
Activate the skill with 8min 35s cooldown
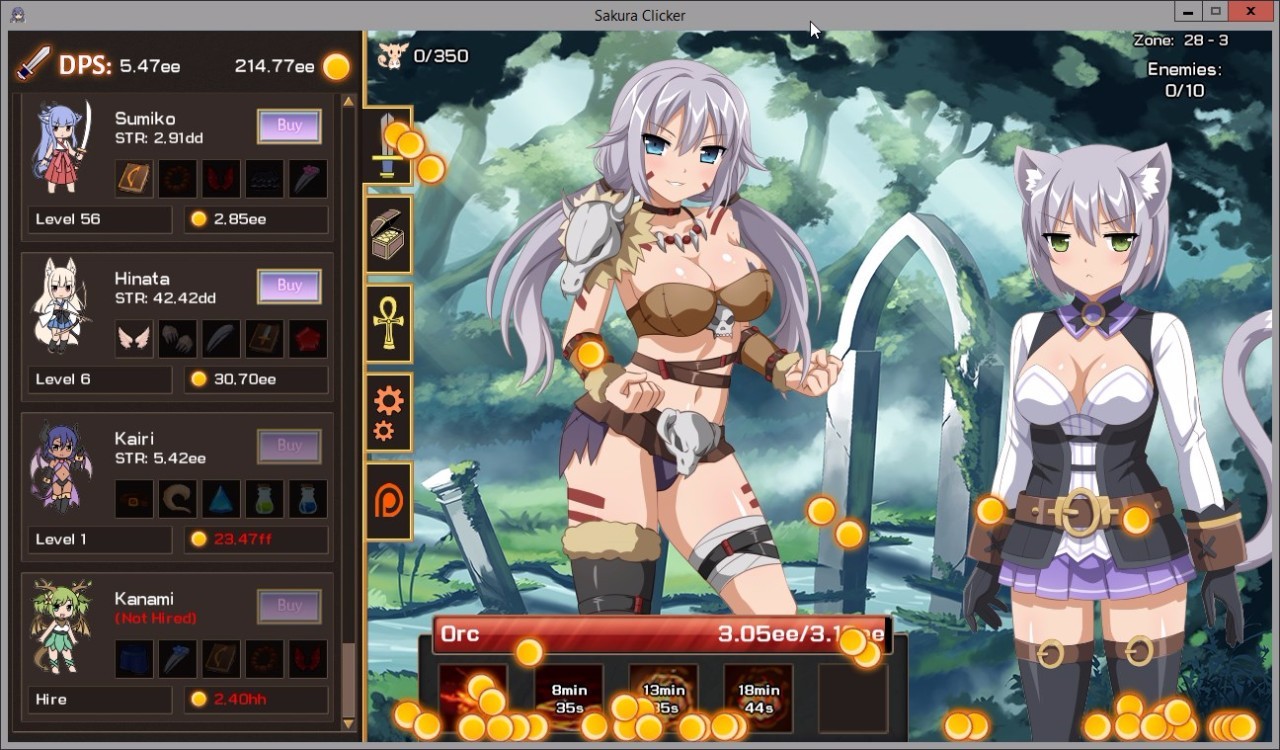tap(569, 697)
